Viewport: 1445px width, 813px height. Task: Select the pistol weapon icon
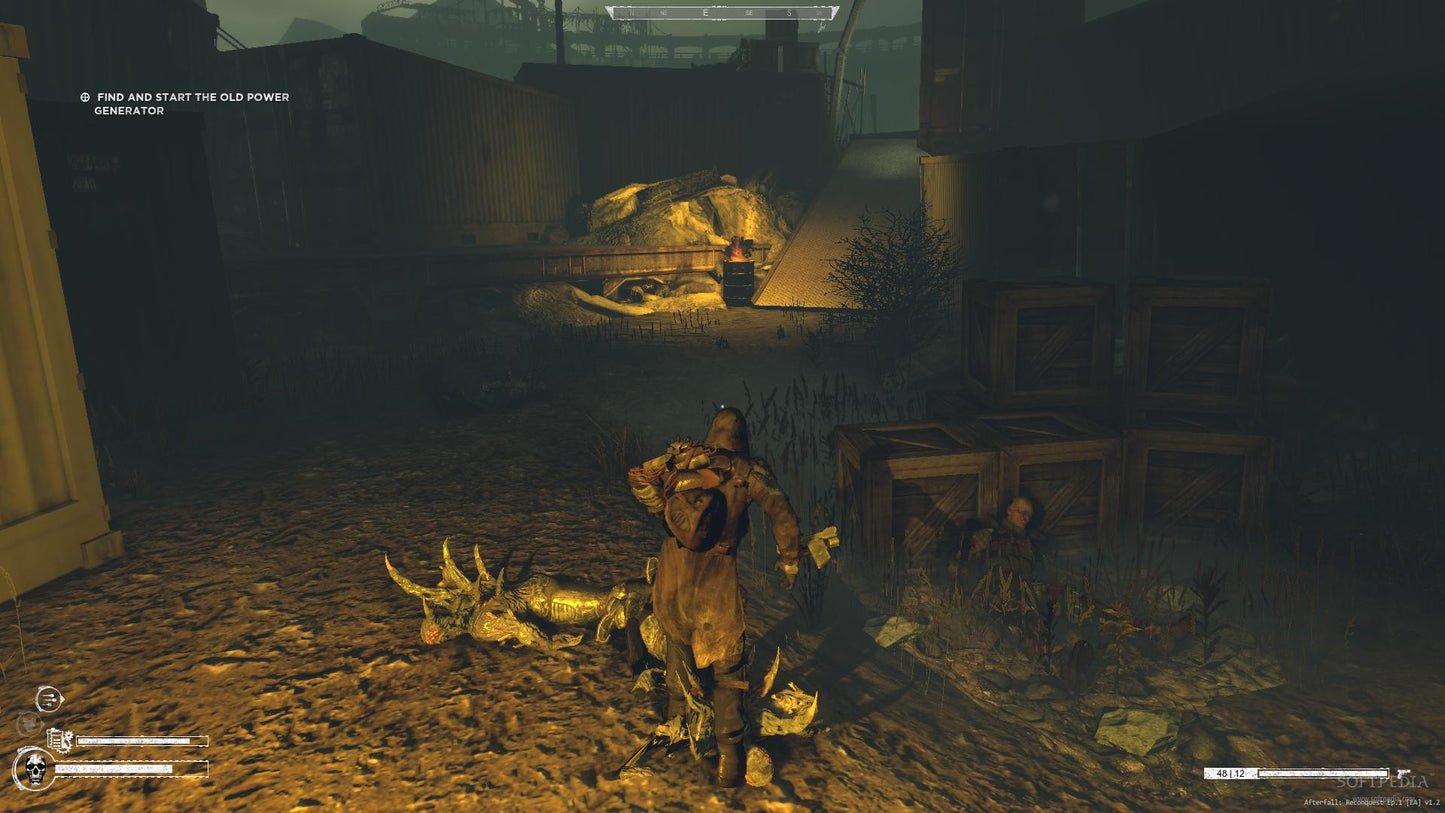(1404, 773)
